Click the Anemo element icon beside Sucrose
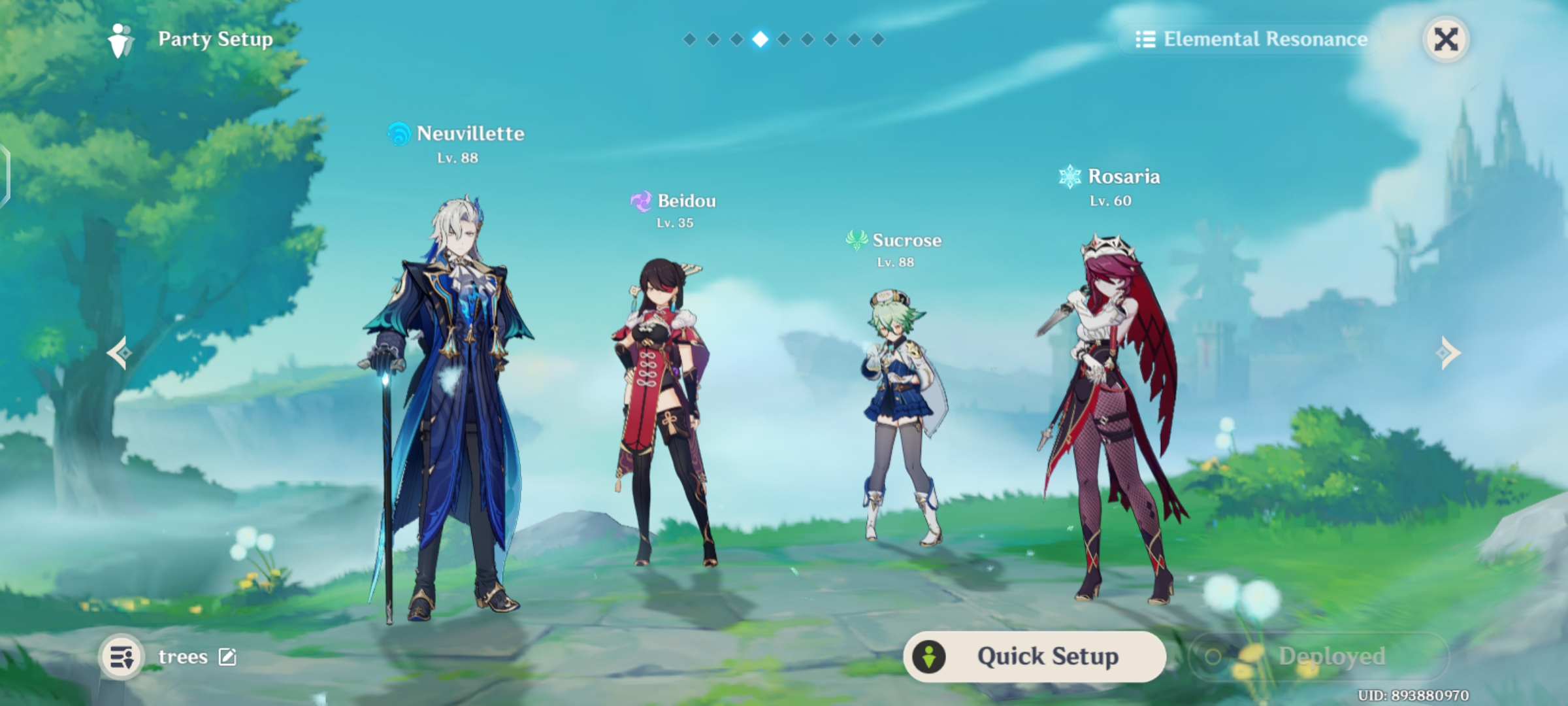 click(x=858, y=241)
